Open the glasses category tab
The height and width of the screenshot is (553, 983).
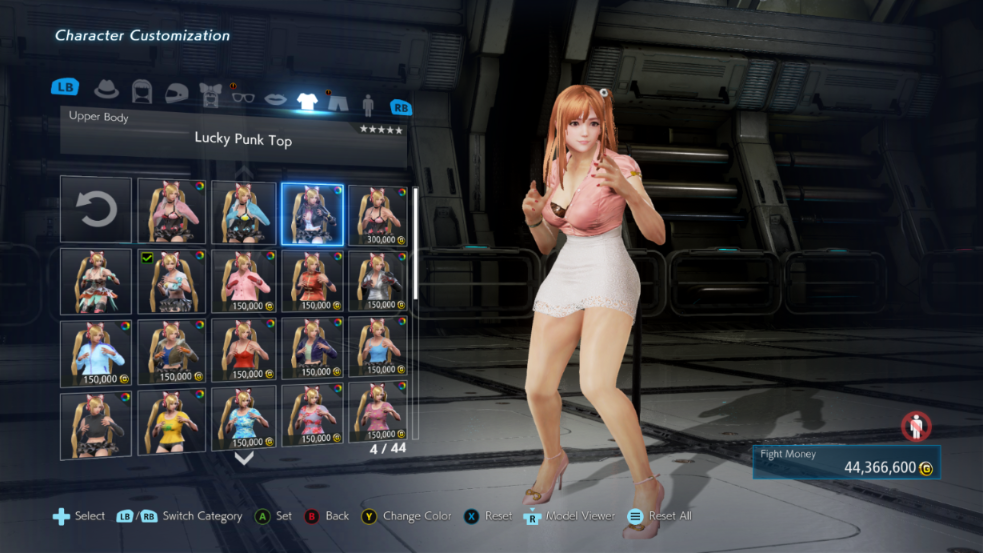pyautogui.click(x=243, y=95)
